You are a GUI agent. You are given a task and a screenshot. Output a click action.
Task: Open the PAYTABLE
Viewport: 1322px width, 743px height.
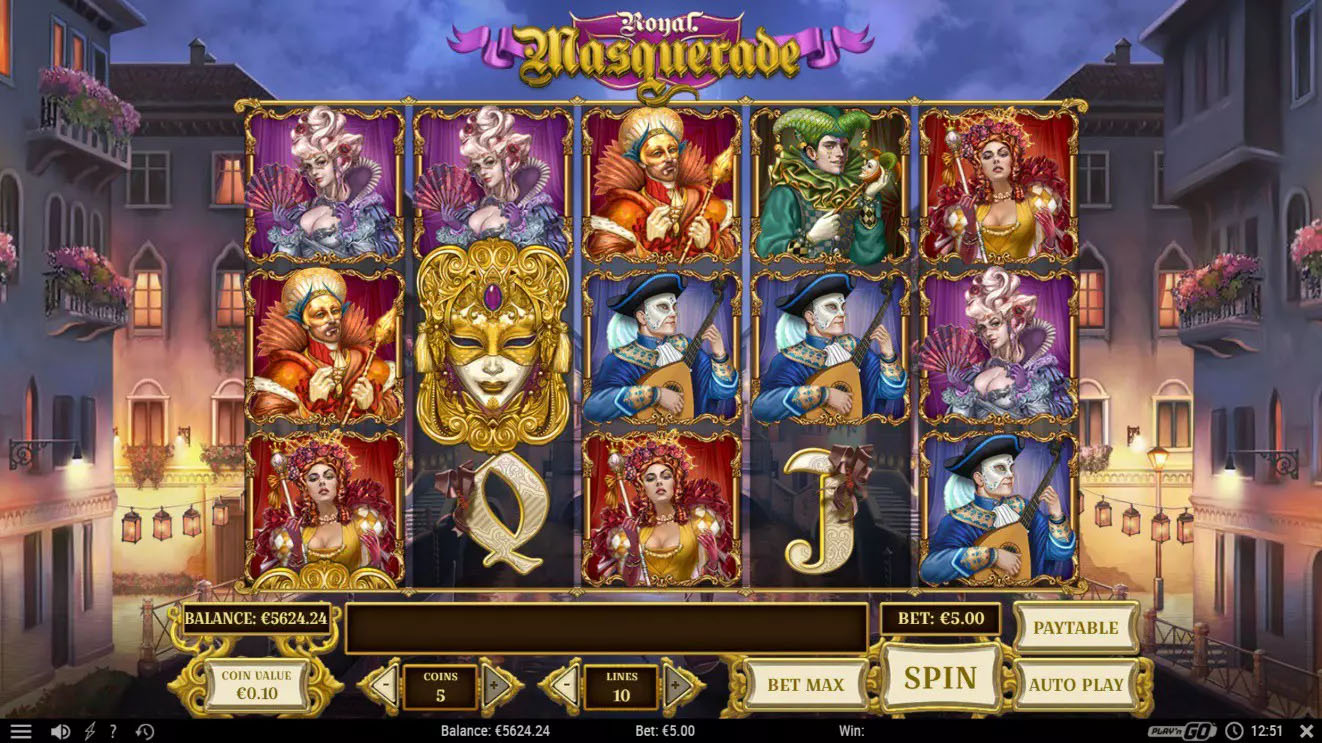(1077, 629)
